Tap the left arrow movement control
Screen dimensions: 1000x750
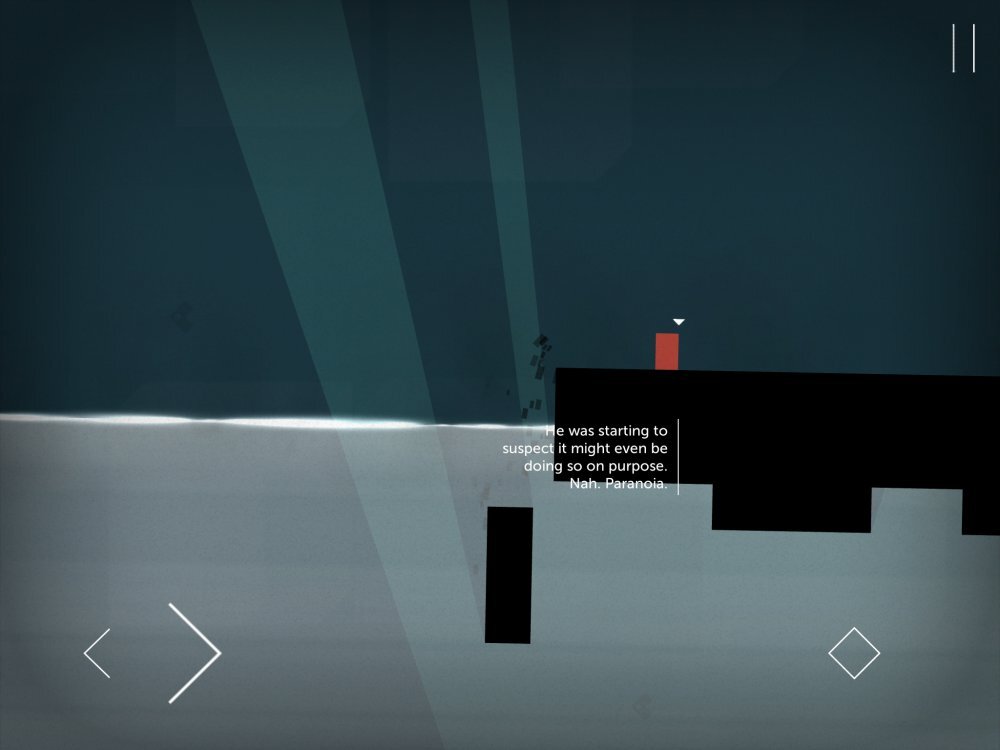click(x=98, y=653)
